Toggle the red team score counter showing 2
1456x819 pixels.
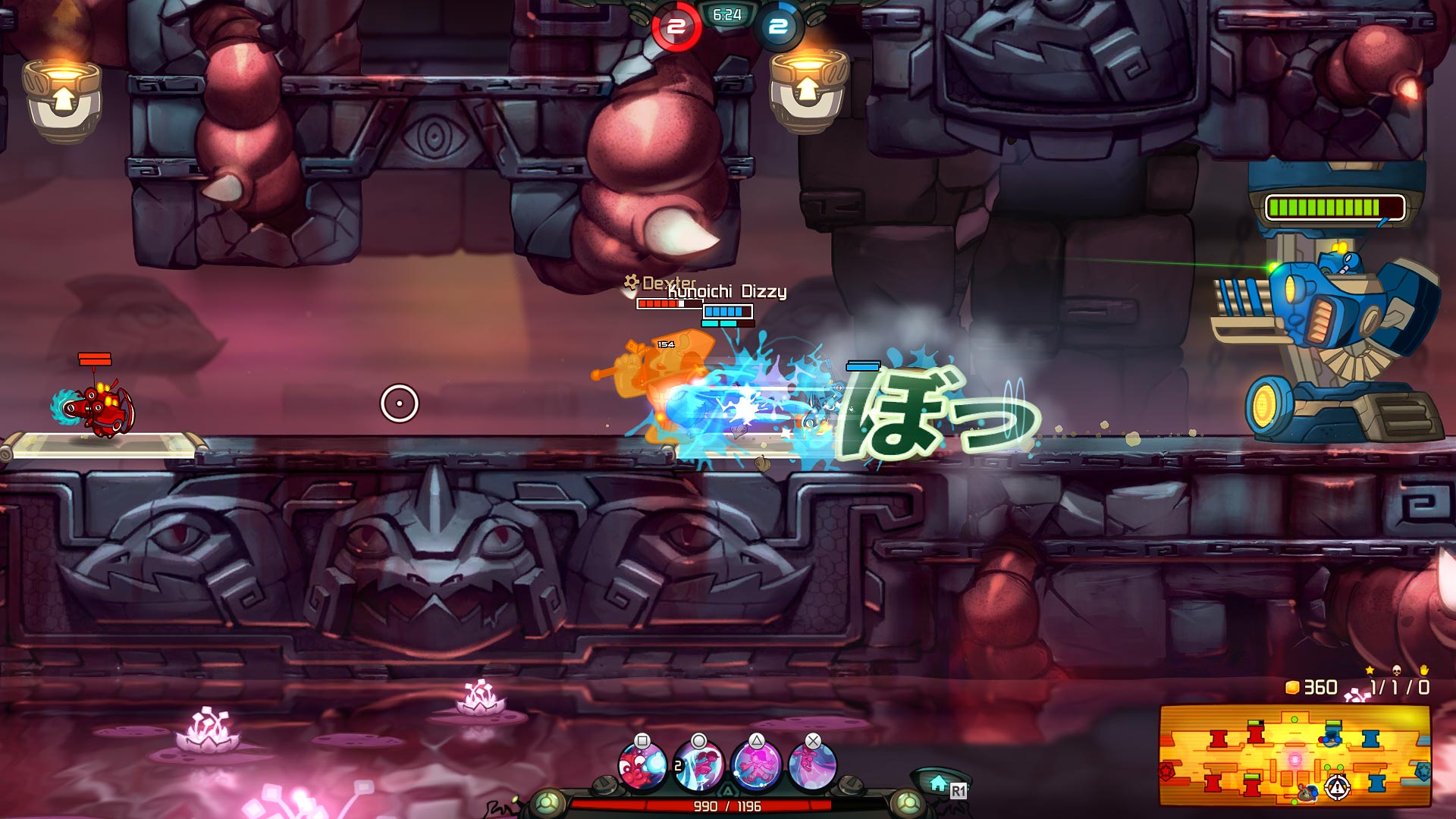(675, 25)
